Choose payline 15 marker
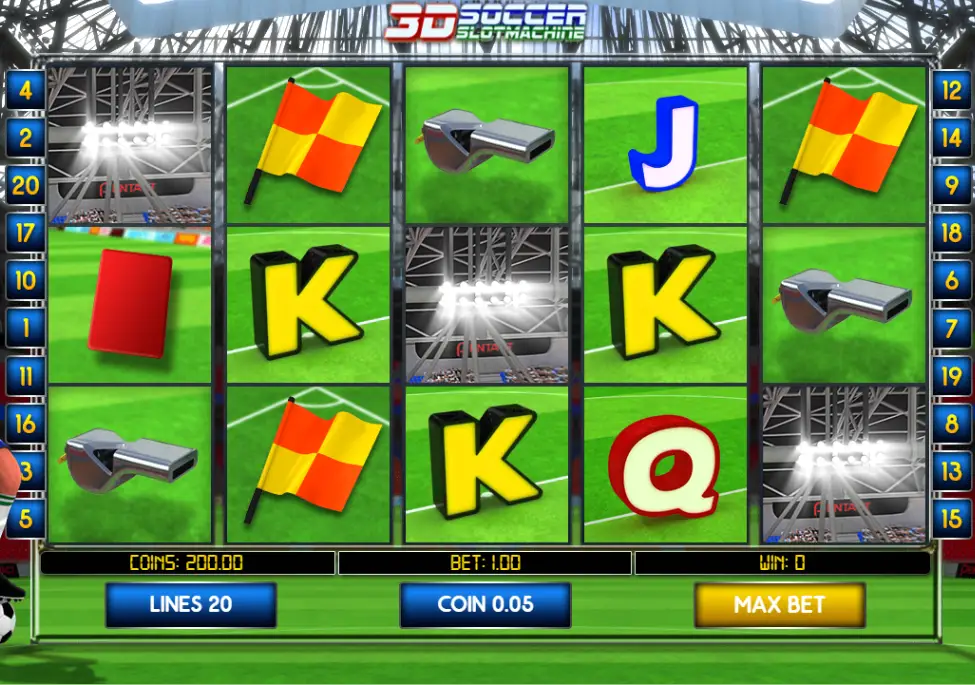 click(x=951, y=519)
